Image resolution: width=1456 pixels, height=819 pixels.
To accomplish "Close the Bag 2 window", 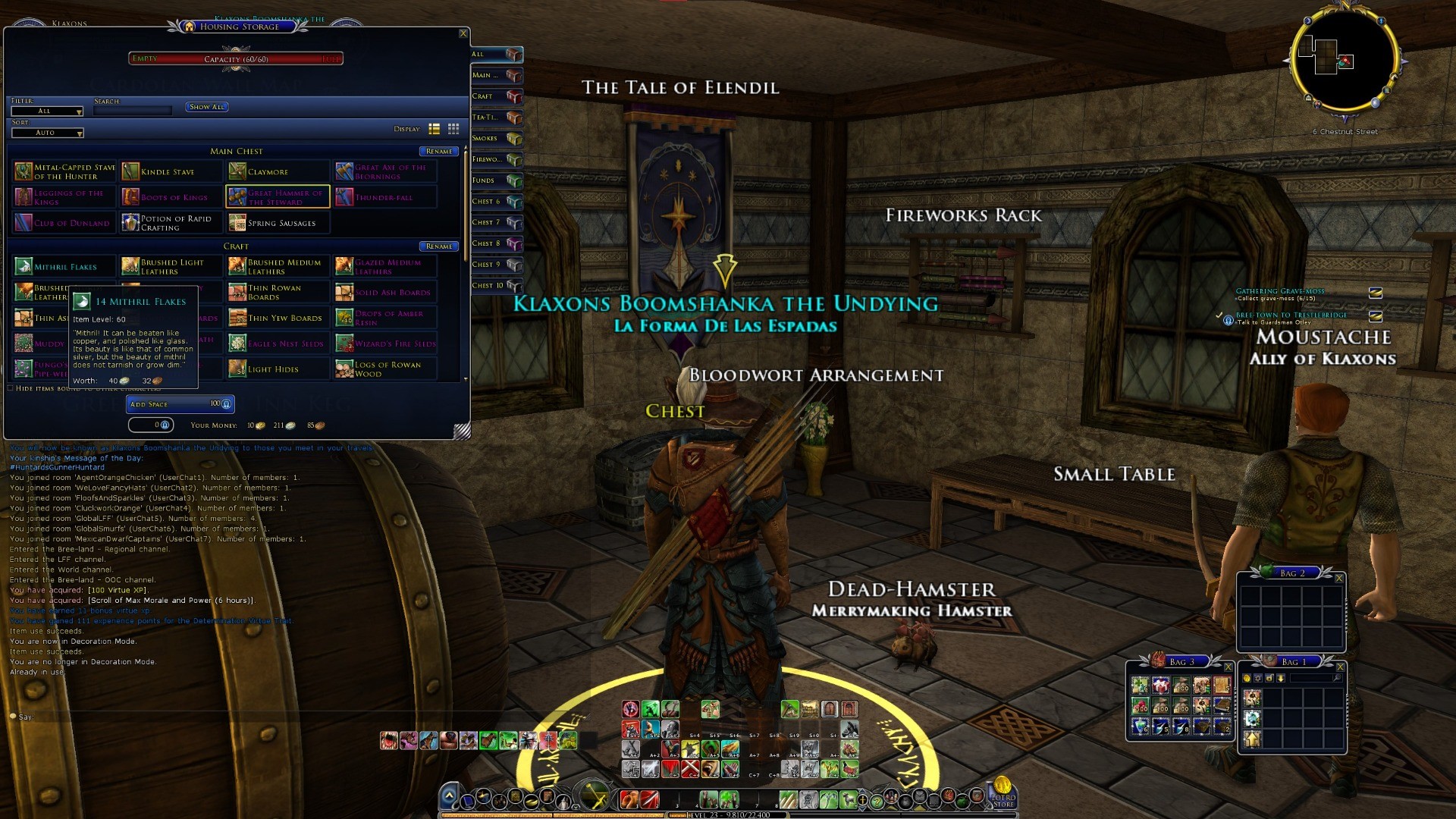I will [x=1339, y=579].
